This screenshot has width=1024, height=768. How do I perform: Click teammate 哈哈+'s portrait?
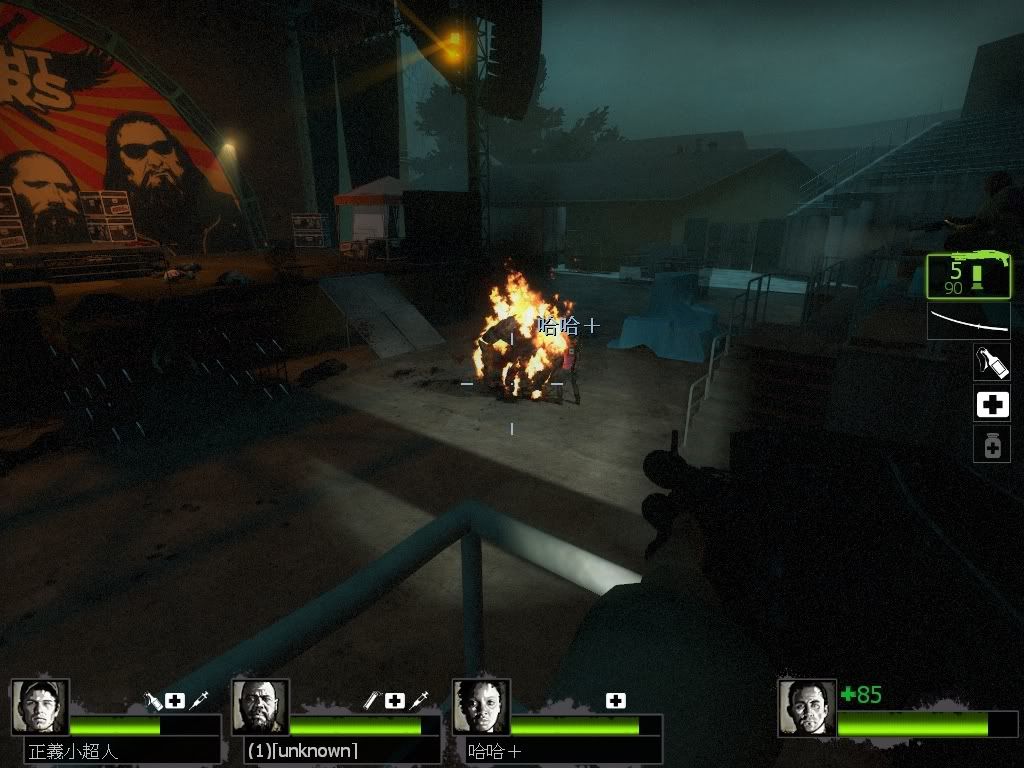click(x=481, y=708)
